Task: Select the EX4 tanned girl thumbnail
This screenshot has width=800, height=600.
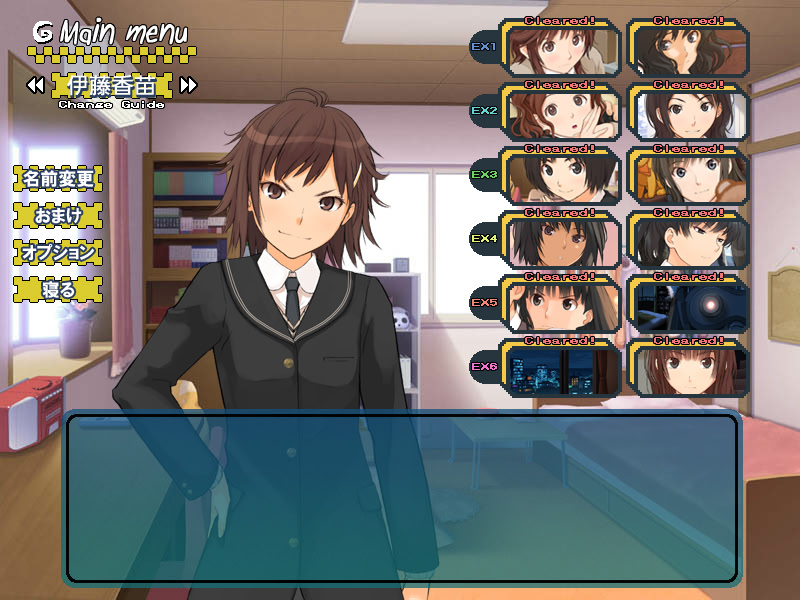Action: (x=560, y=241)
